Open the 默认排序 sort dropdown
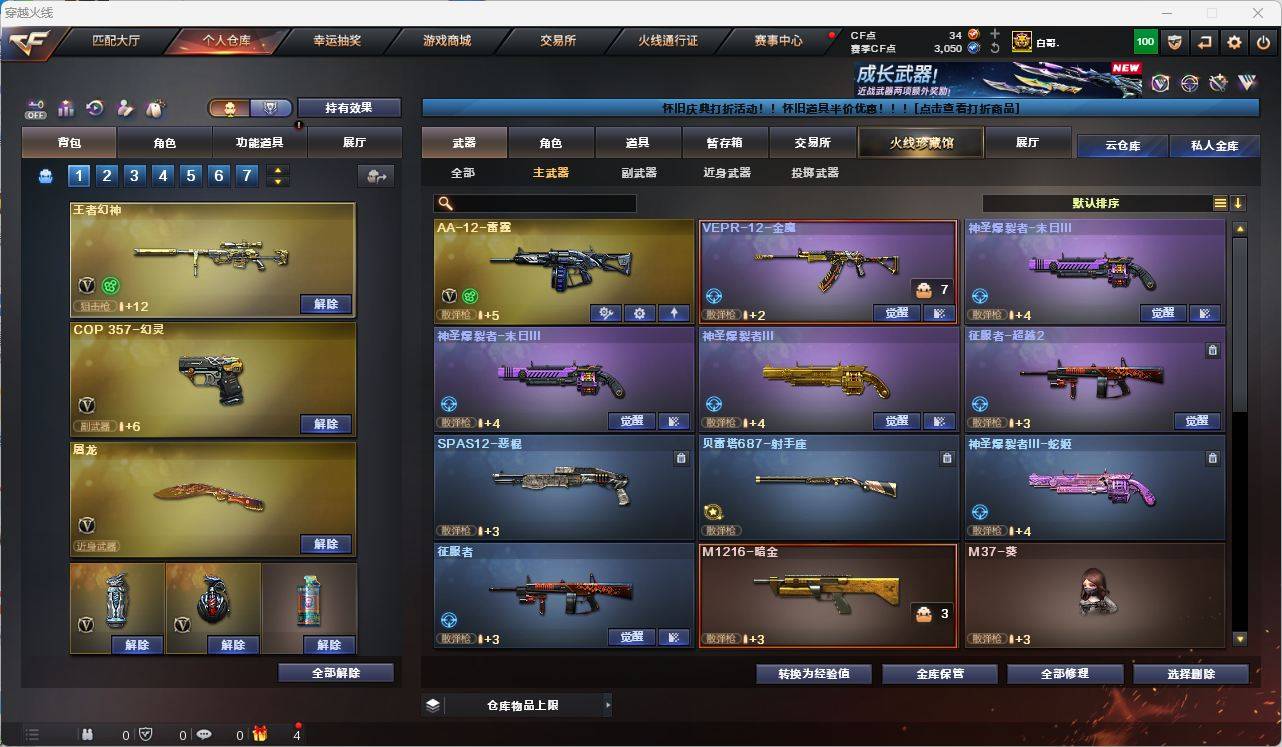Viewport: 1282px width, 747px height. coord(1097,203)
